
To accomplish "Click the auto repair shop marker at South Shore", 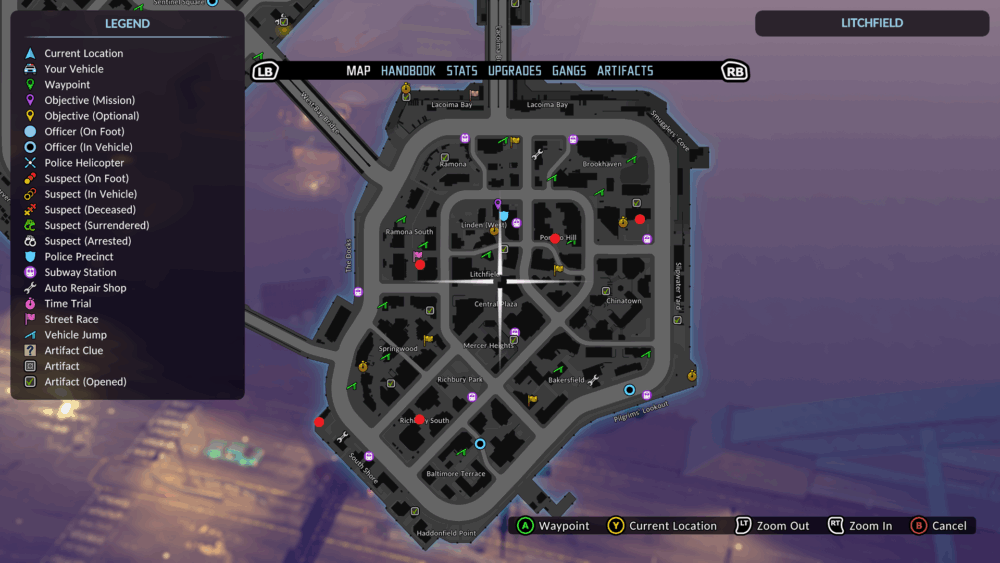I will pos(343,436).
